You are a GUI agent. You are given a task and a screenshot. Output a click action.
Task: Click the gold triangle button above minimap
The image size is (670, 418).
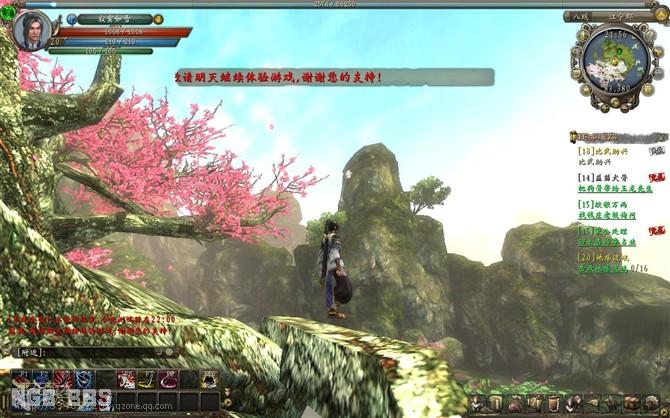pos(663,15)
